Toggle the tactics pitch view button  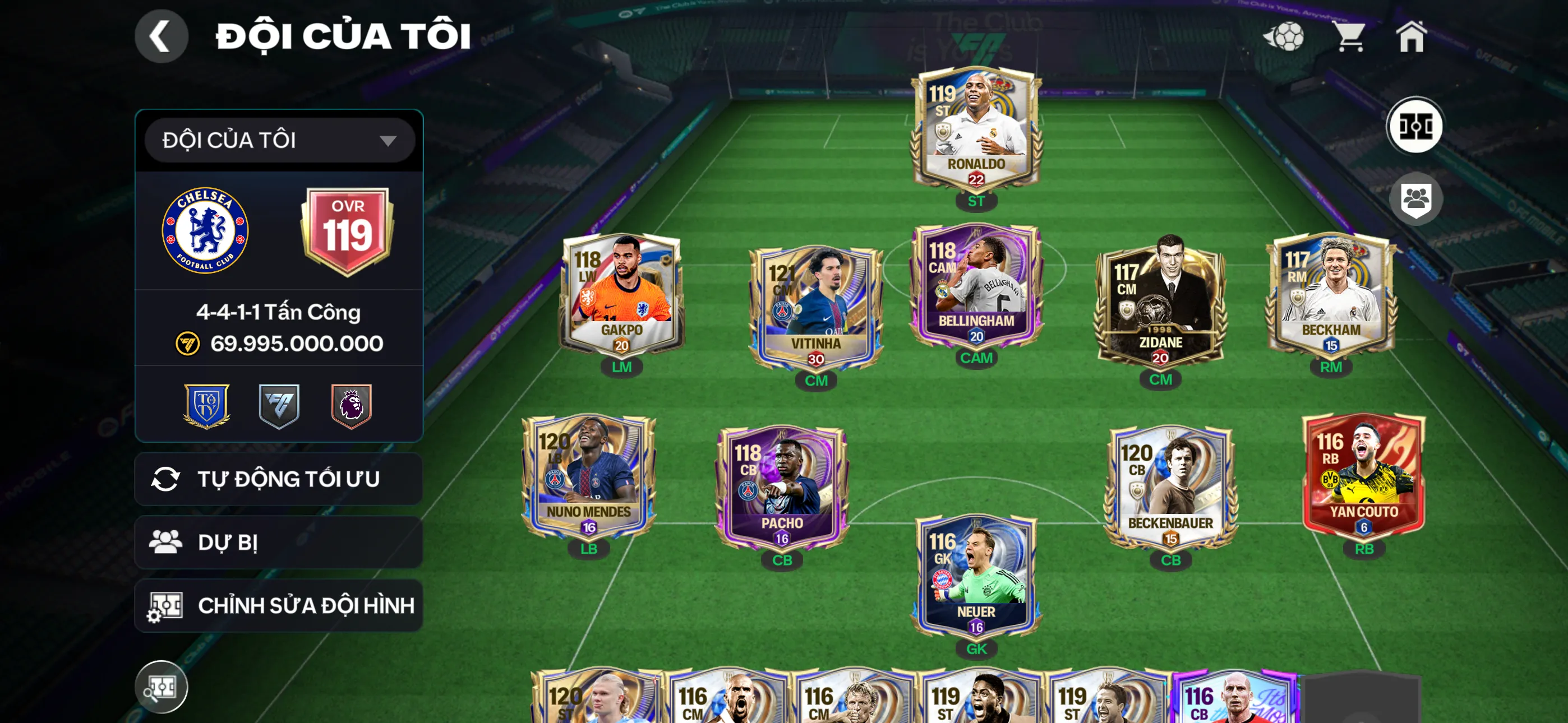pos(1414,126)
